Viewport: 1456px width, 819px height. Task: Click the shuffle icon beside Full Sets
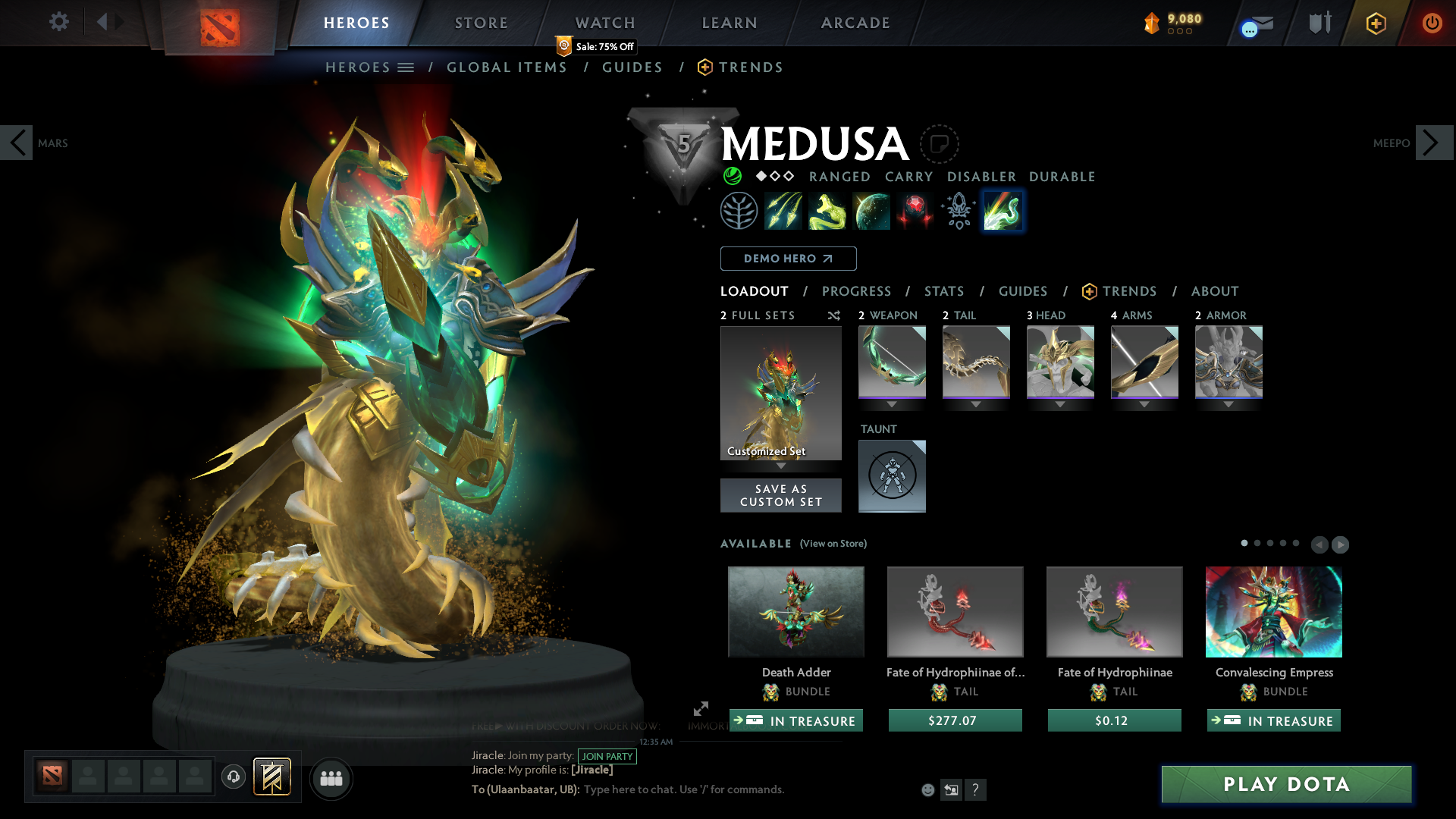pyautogui.click(x=833, y=315)
